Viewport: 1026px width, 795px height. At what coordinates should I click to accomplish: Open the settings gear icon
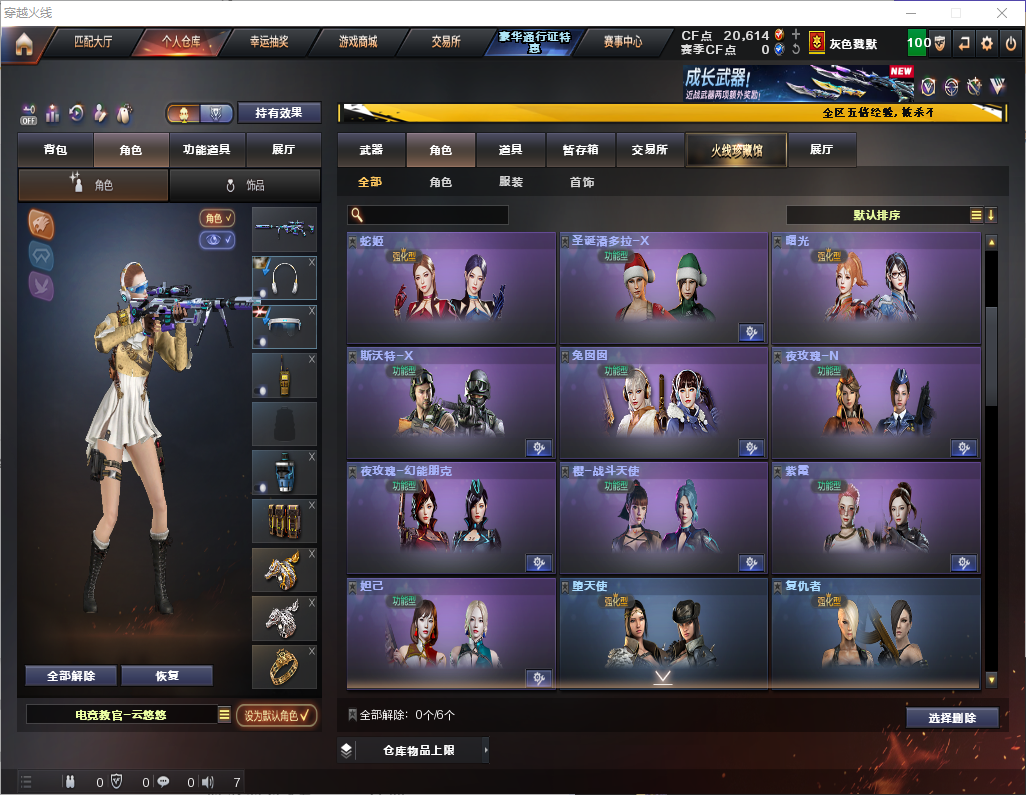987,43
